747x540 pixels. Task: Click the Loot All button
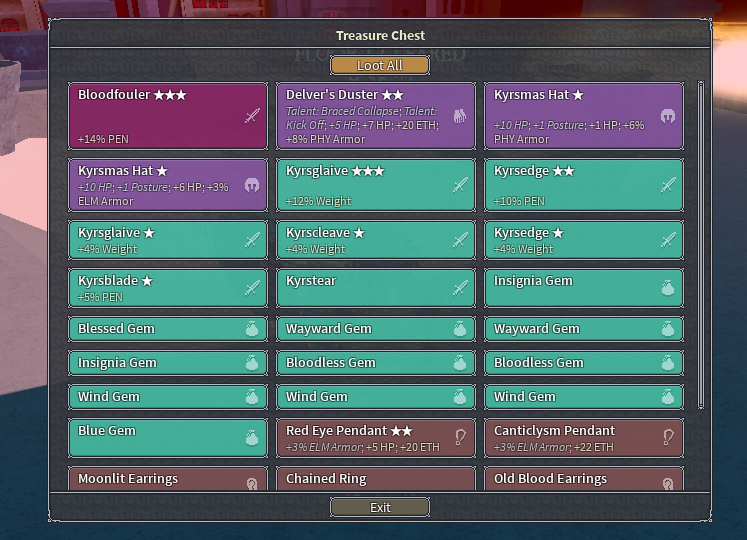(x=380, y=66)
